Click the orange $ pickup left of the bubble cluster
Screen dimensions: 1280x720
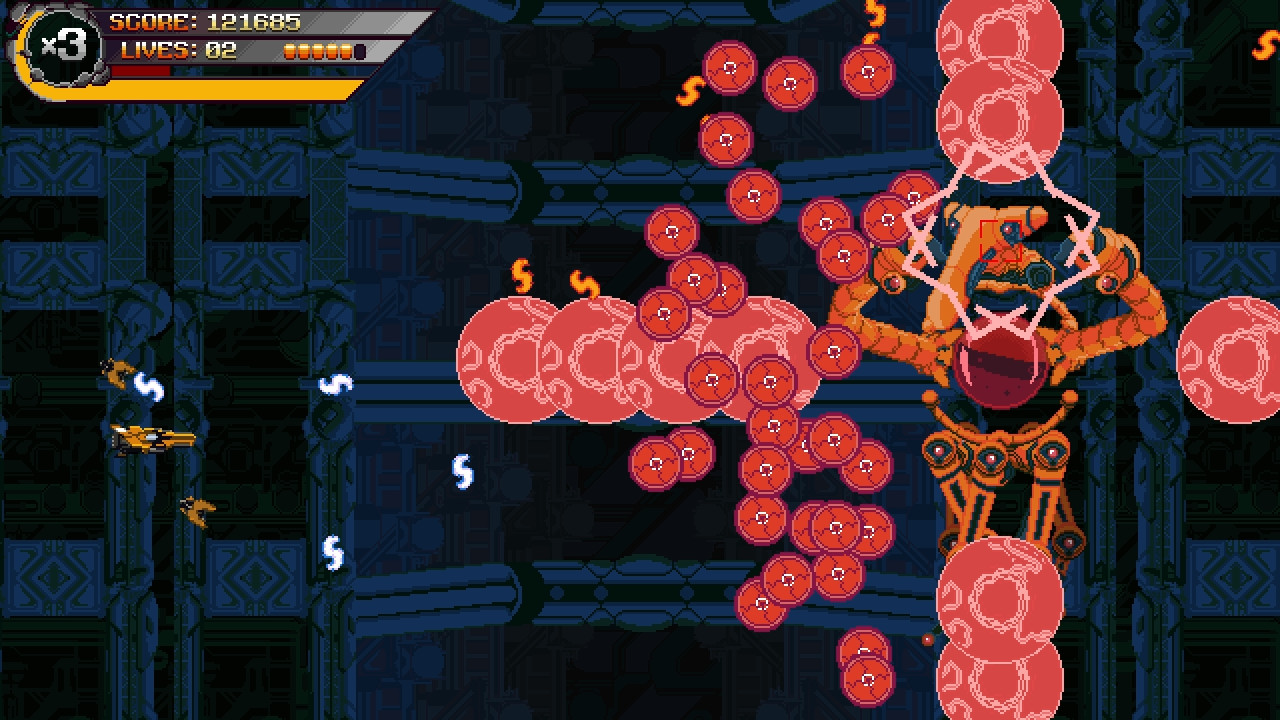pyautogui.click(x=523, y=275)
